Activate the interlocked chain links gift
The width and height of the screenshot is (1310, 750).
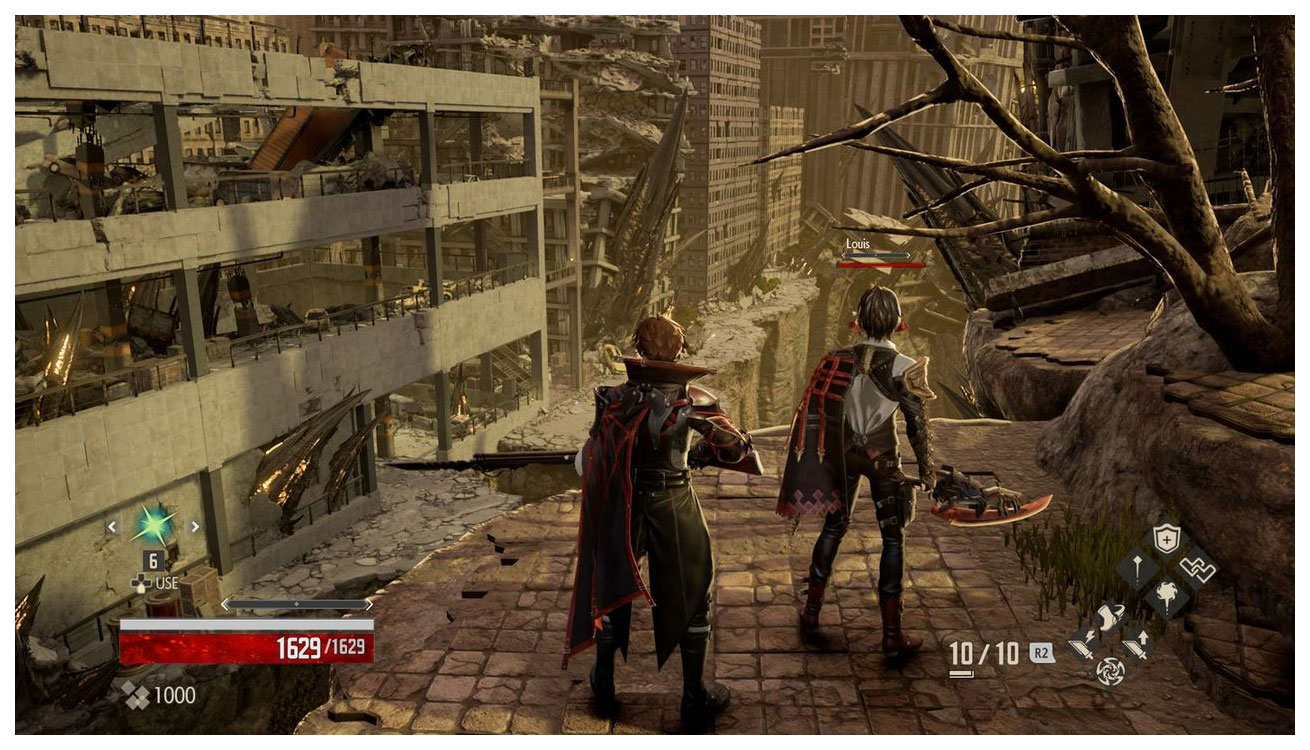click(x=1195, y=569)
